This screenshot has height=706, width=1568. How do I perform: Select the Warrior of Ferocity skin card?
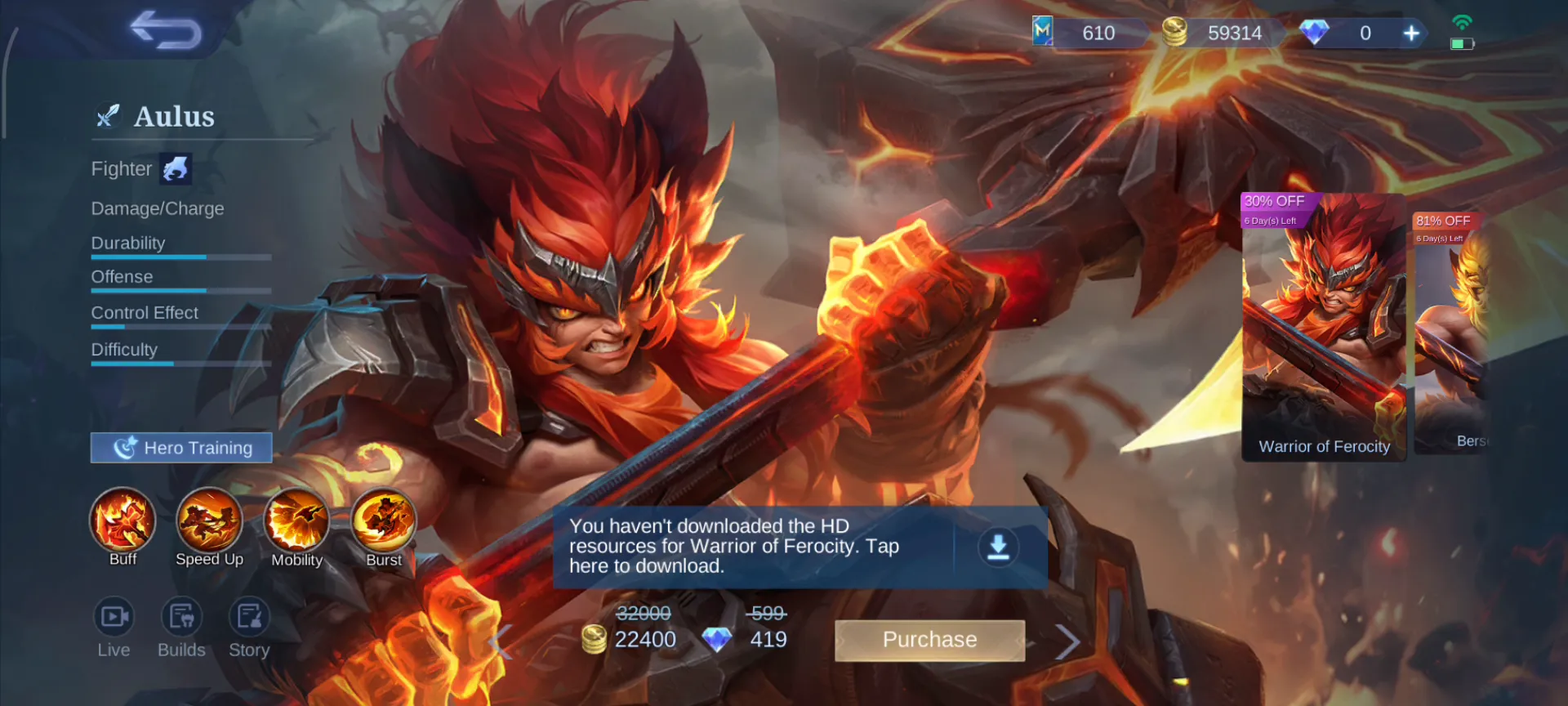tap(1323, 327)
